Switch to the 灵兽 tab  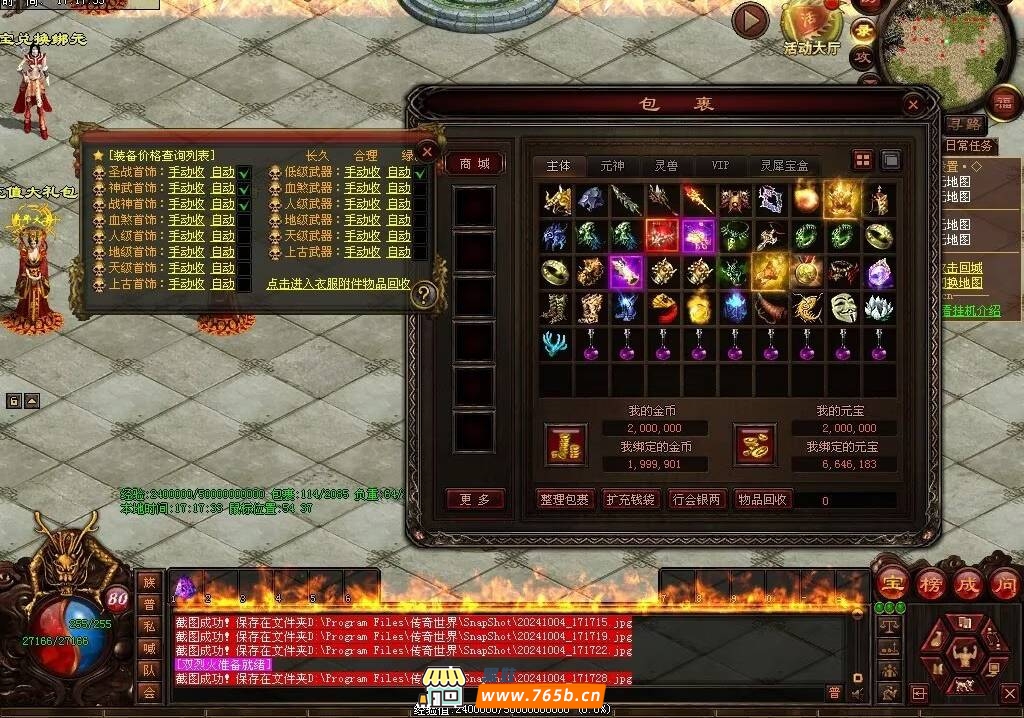pos(666,165)
